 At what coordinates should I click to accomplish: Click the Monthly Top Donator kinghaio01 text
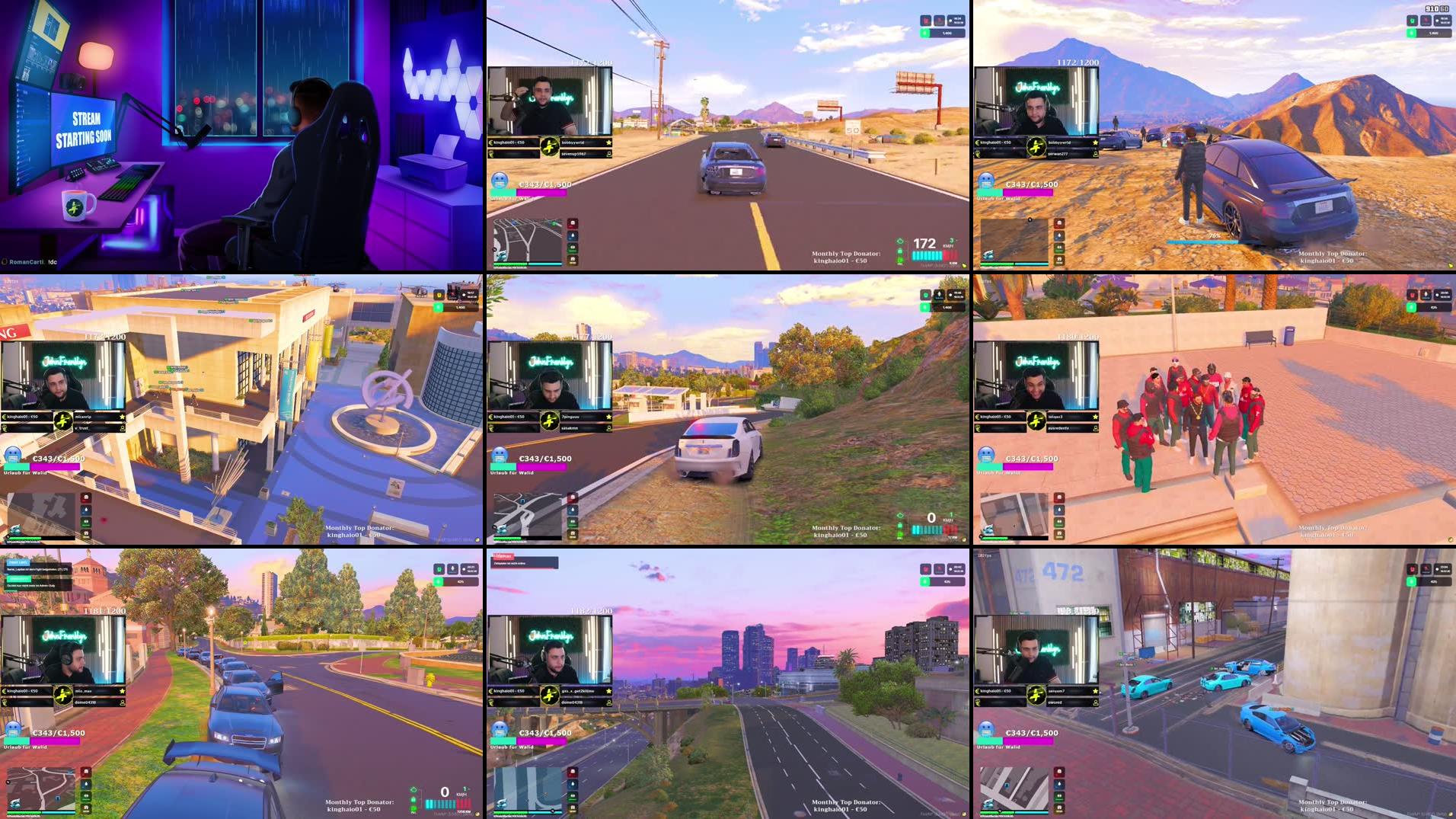(x=846, y=255)
